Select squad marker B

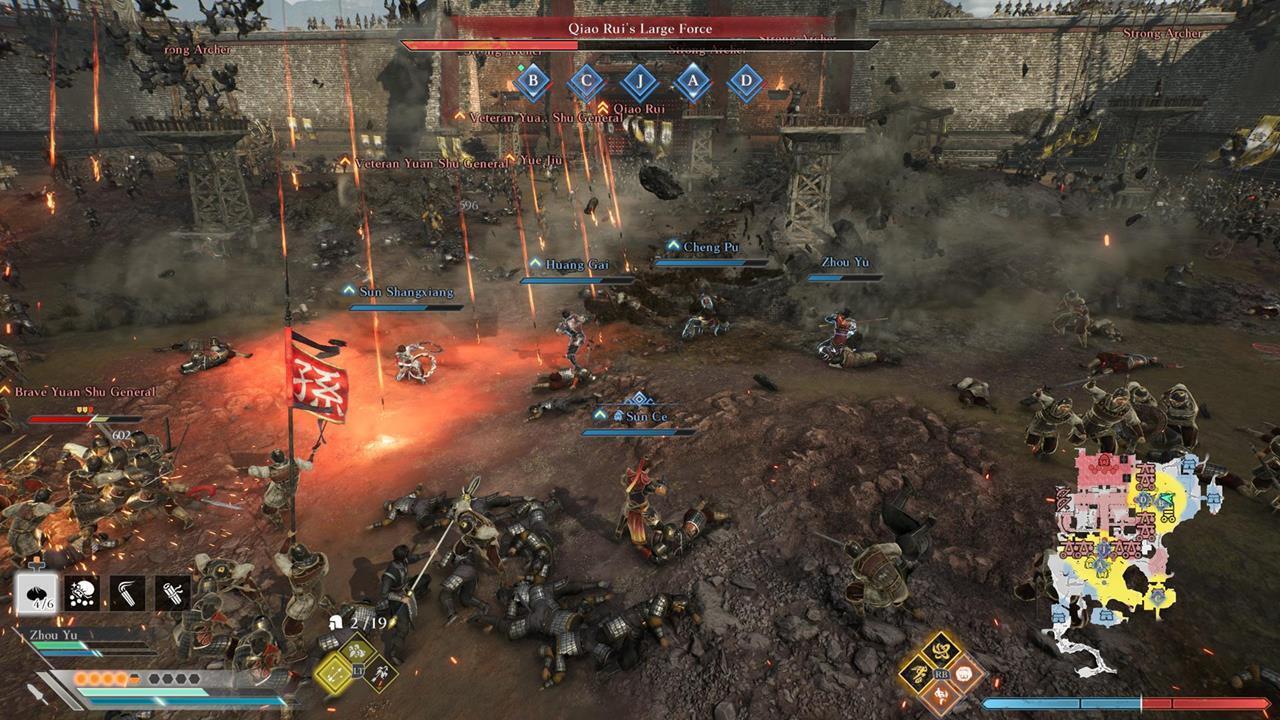[533, 82]
